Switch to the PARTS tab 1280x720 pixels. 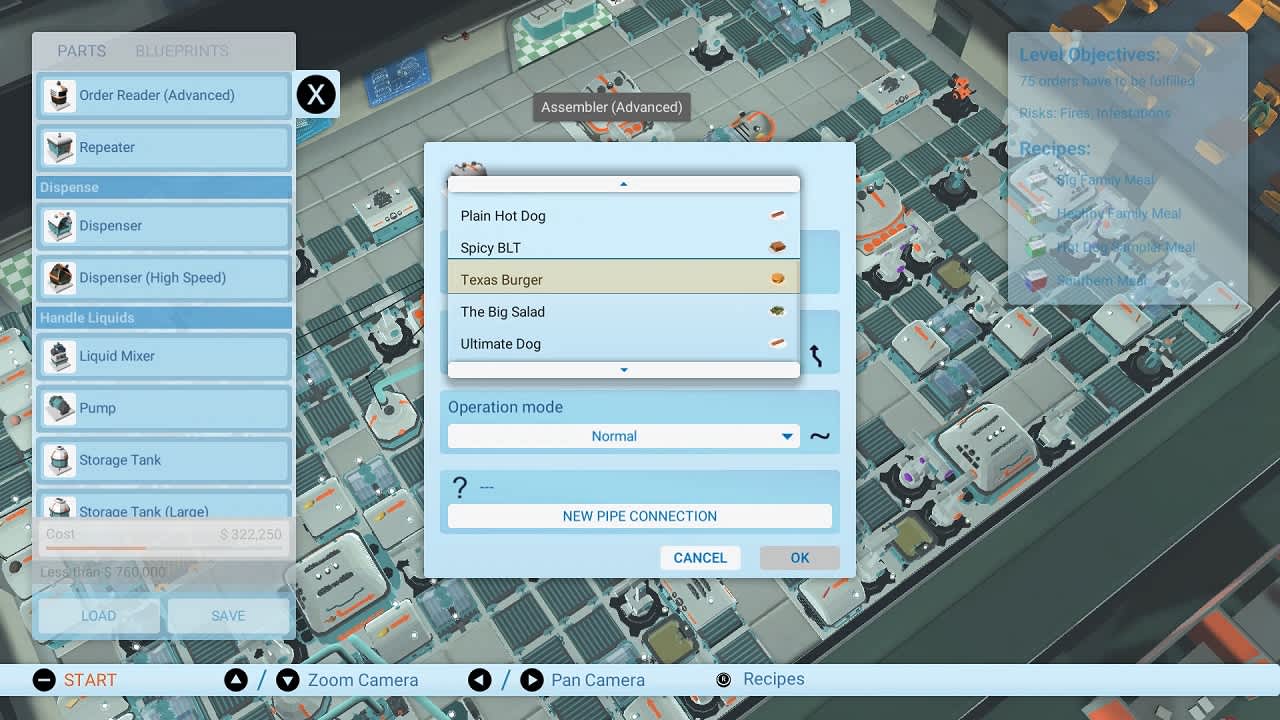click(81, 51)
